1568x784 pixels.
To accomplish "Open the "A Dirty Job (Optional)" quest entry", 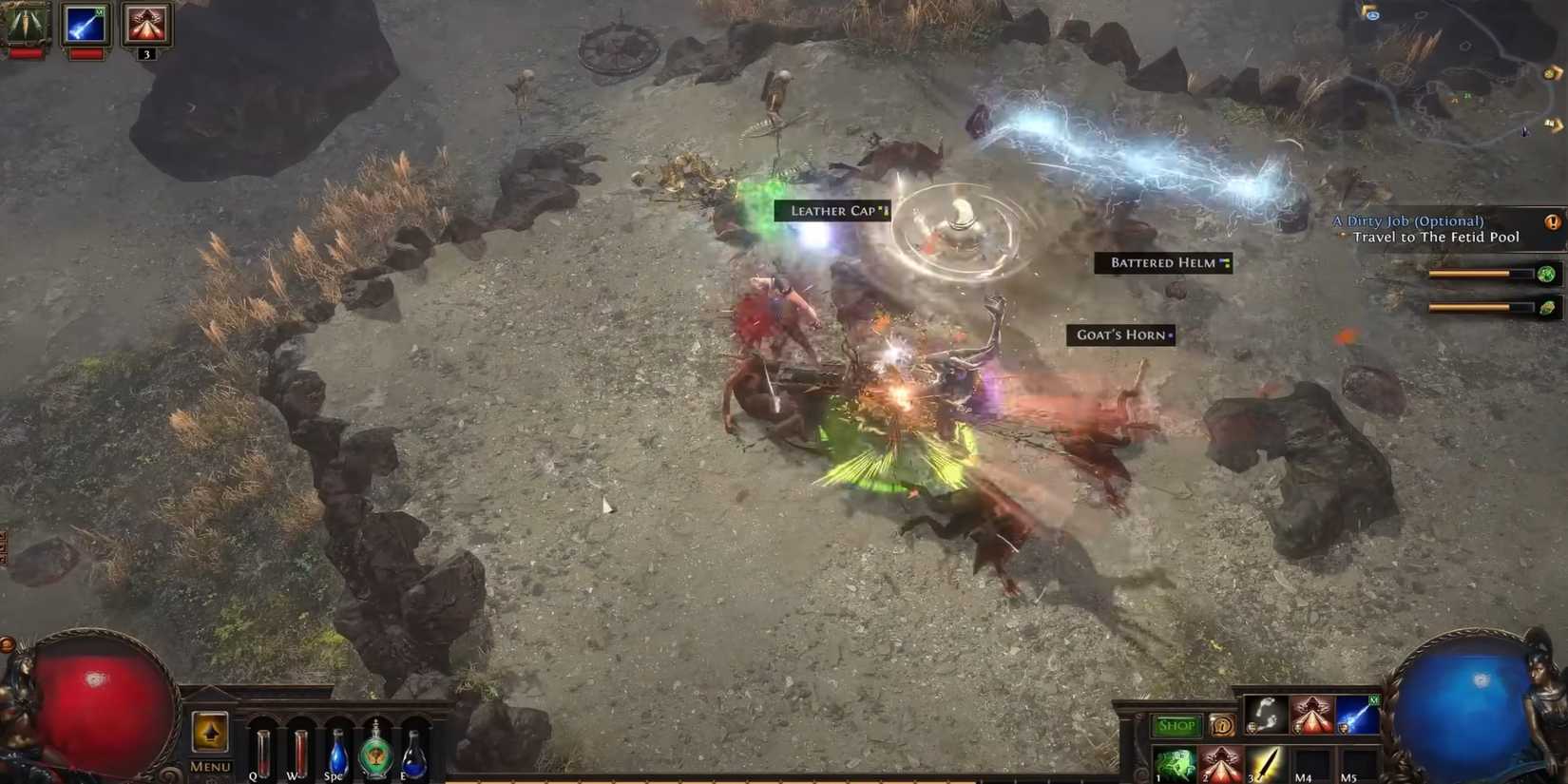I will coord(1407,220).
